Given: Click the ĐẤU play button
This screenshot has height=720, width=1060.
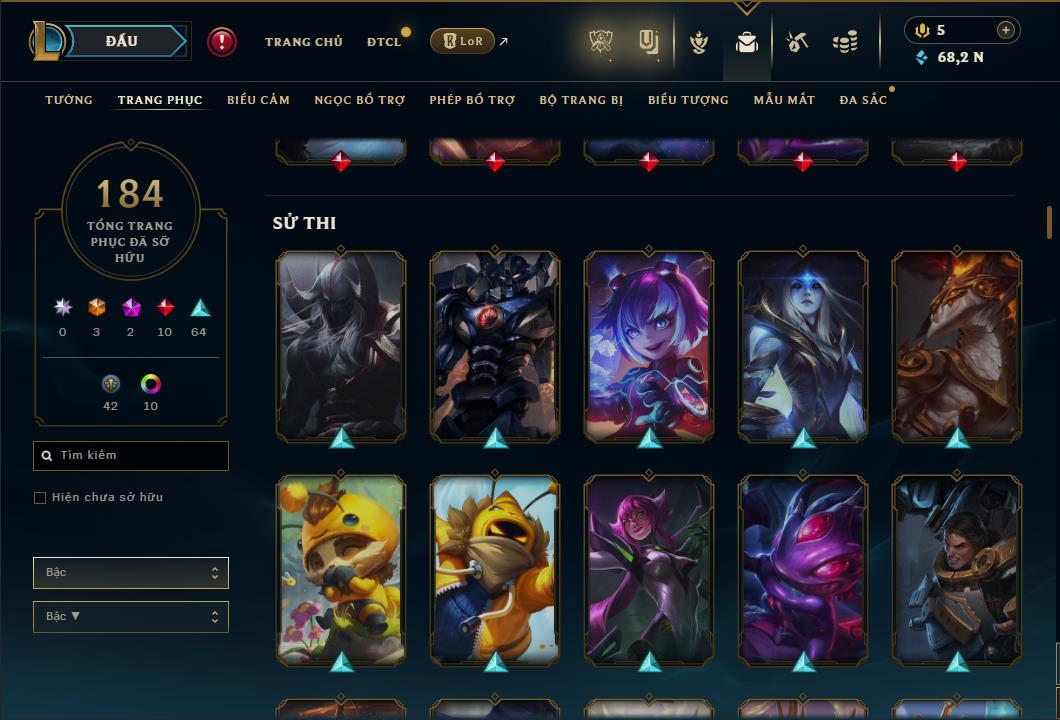Looking at the screenshot, I should [x=122, y=41].
